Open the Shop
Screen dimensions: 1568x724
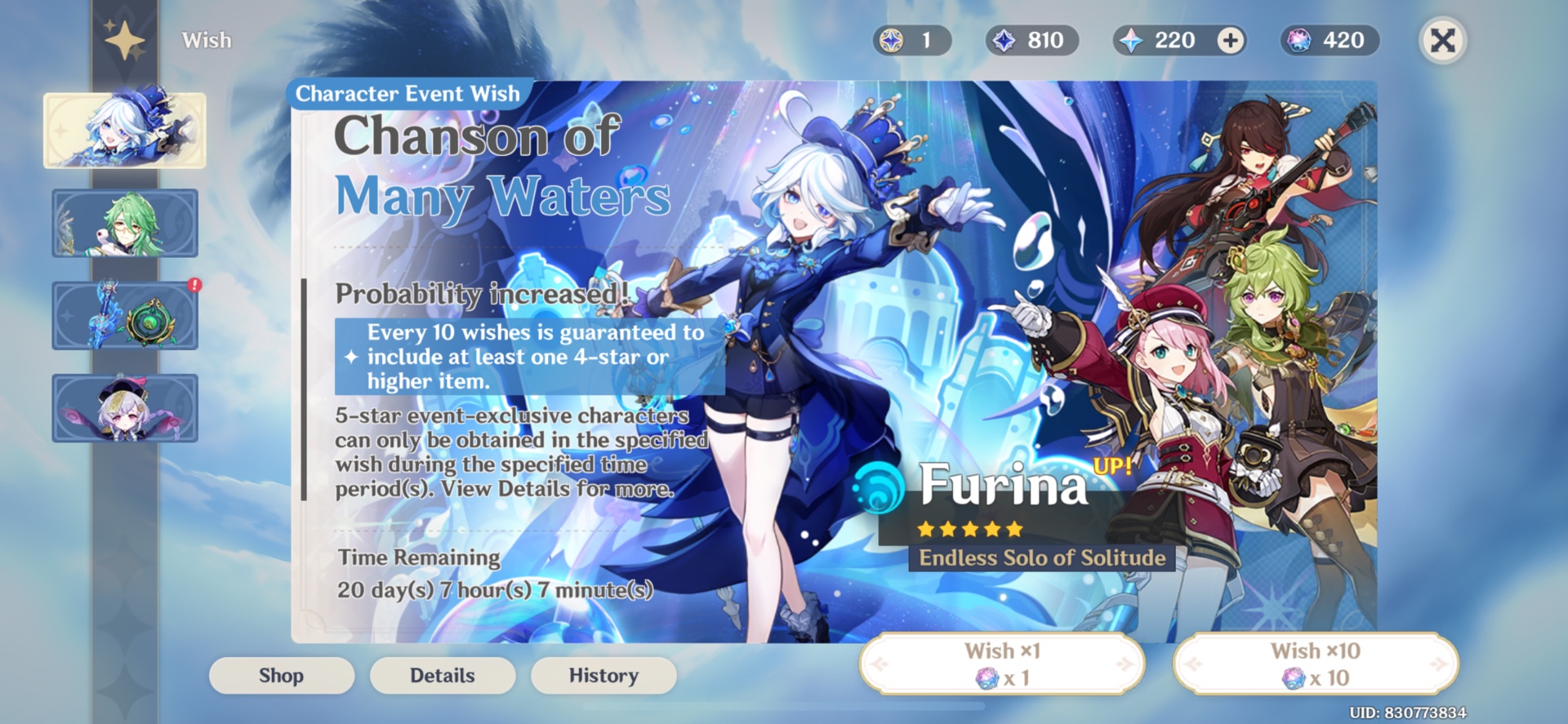(281, 675)
